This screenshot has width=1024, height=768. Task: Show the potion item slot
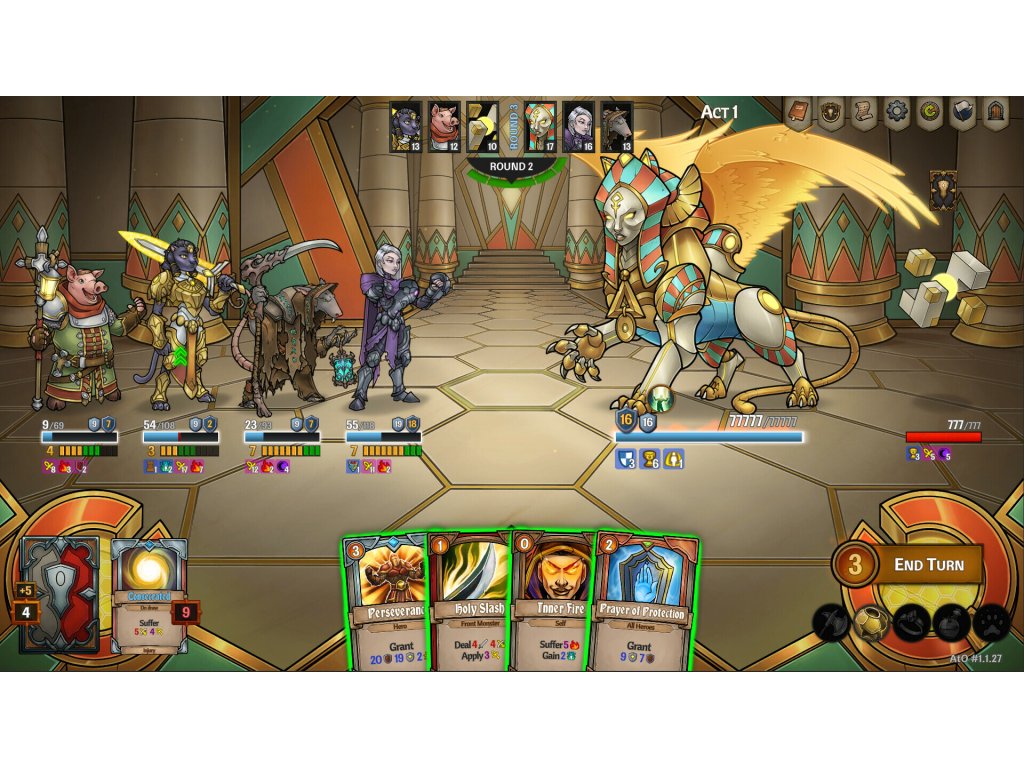tap(951, 623)
